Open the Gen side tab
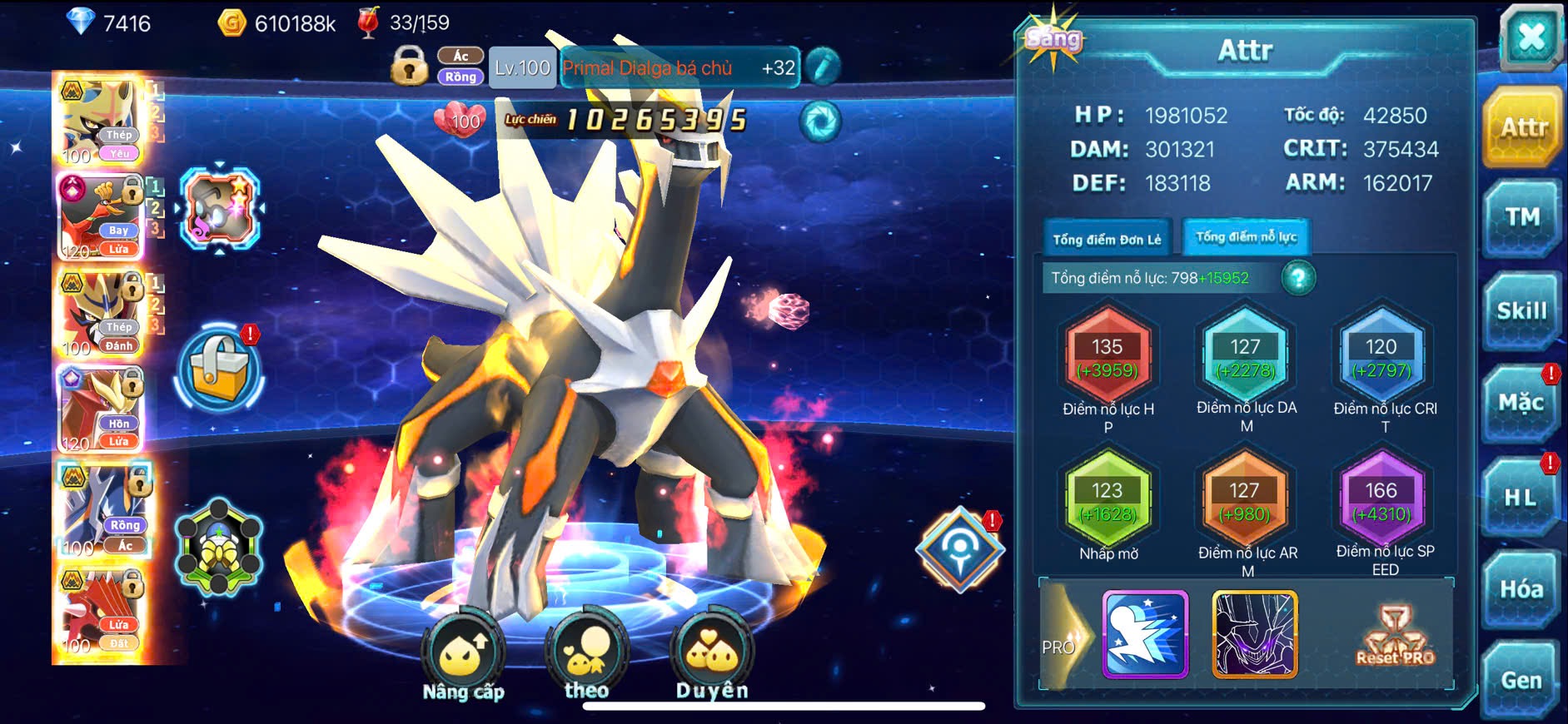1568x724 pixels. (x=1521, y=681)
